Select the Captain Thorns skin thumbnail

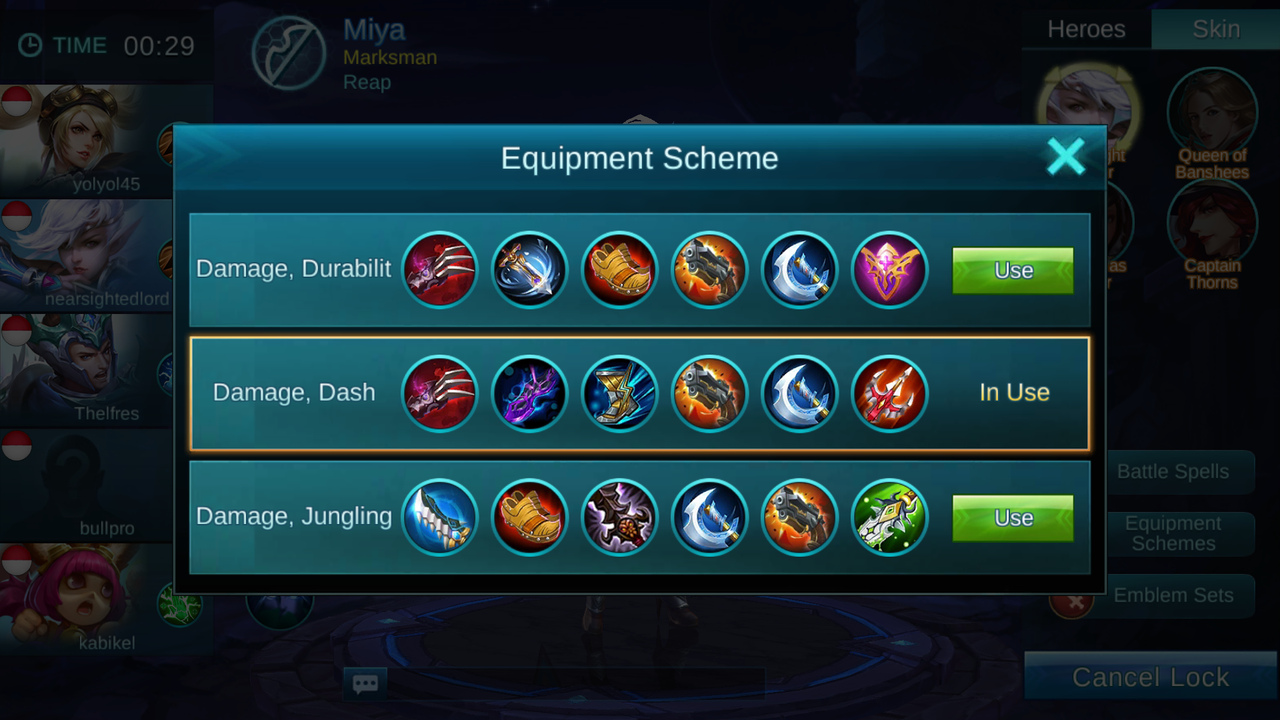click(x=1212, y=225)
